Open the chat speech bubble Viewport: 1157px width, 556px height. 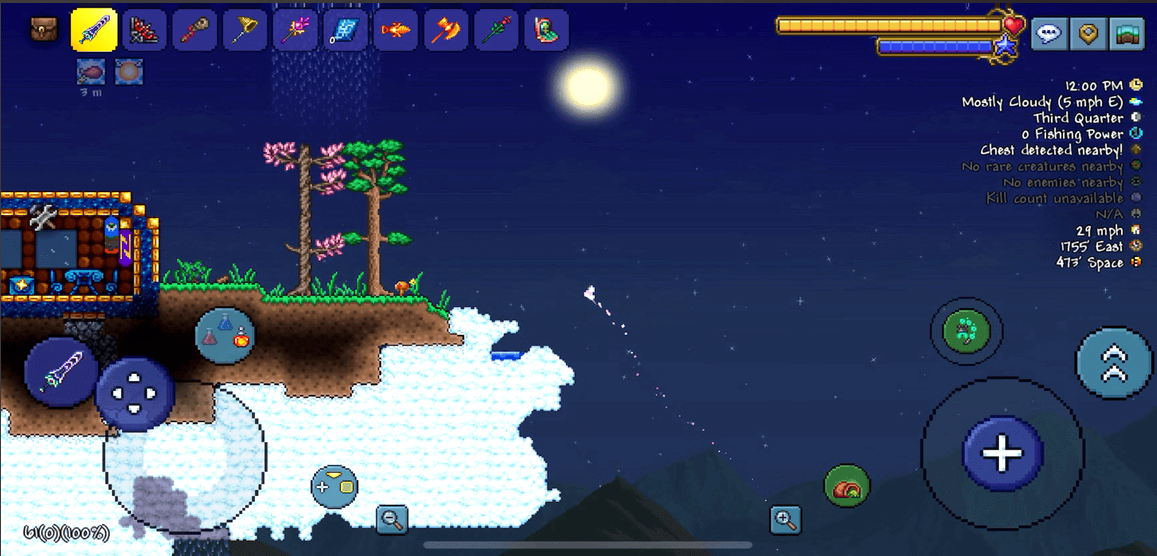tap(1048, 34)
